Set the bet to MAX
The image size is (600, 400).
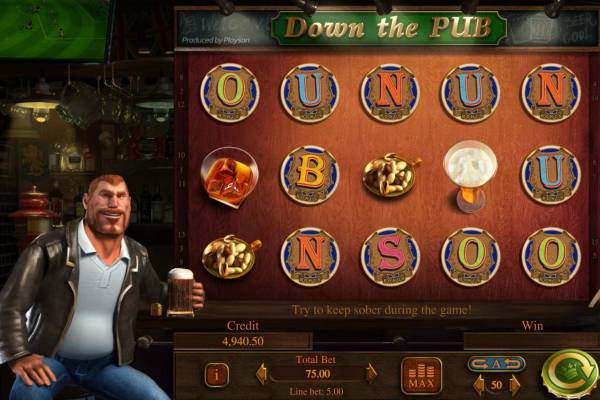point(421,374)
